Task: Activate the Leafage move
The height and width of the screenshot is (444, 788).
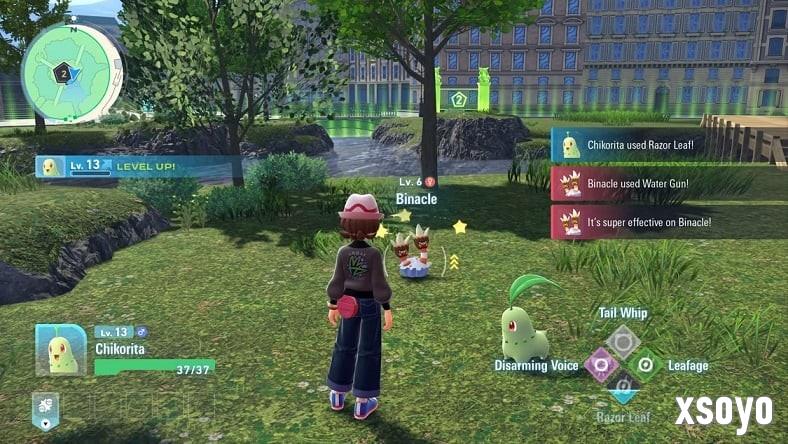Action: pos(646,365)
